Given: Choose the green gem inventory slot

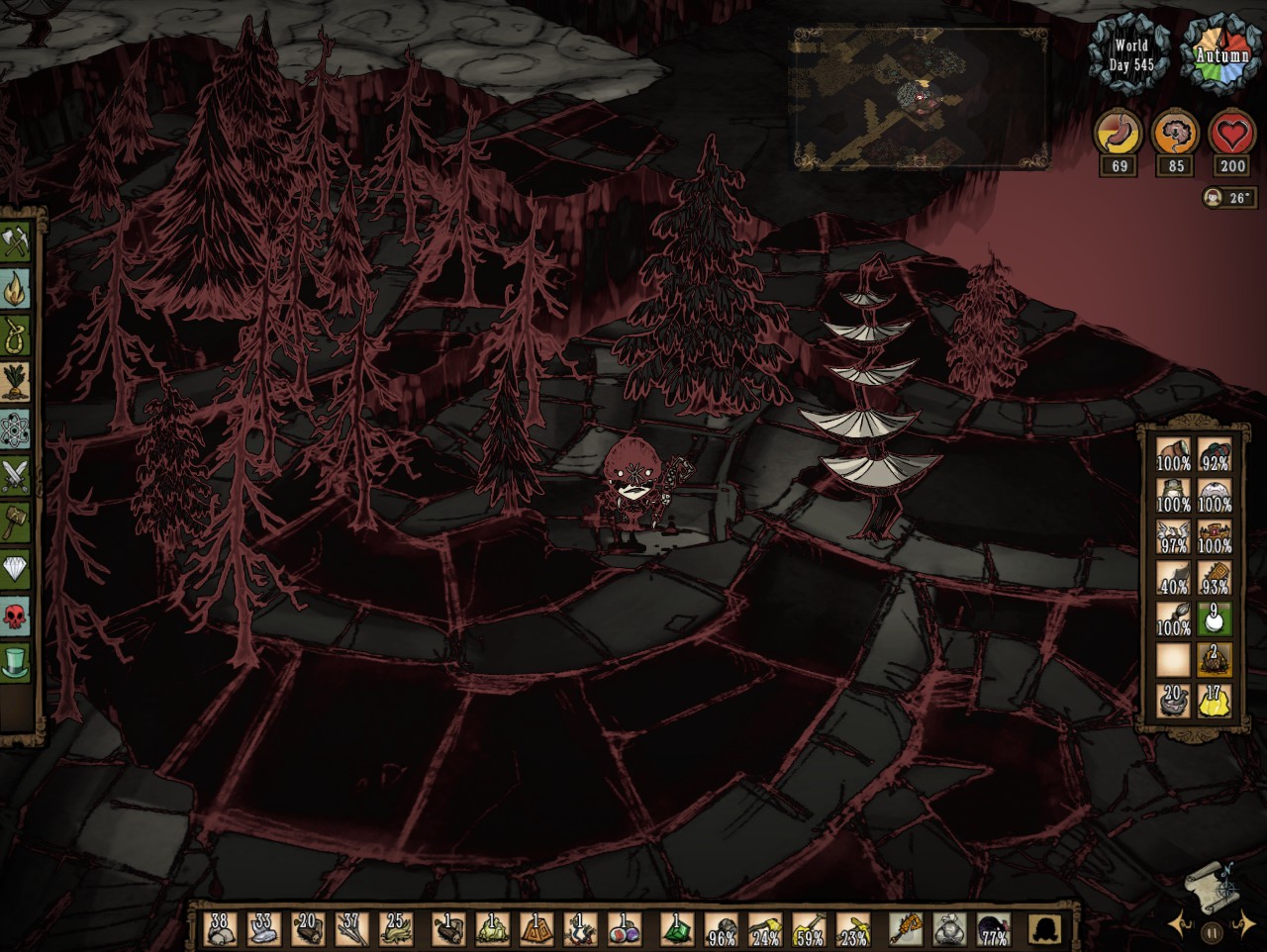Looking at the screenshot, I should coord(677,929).
